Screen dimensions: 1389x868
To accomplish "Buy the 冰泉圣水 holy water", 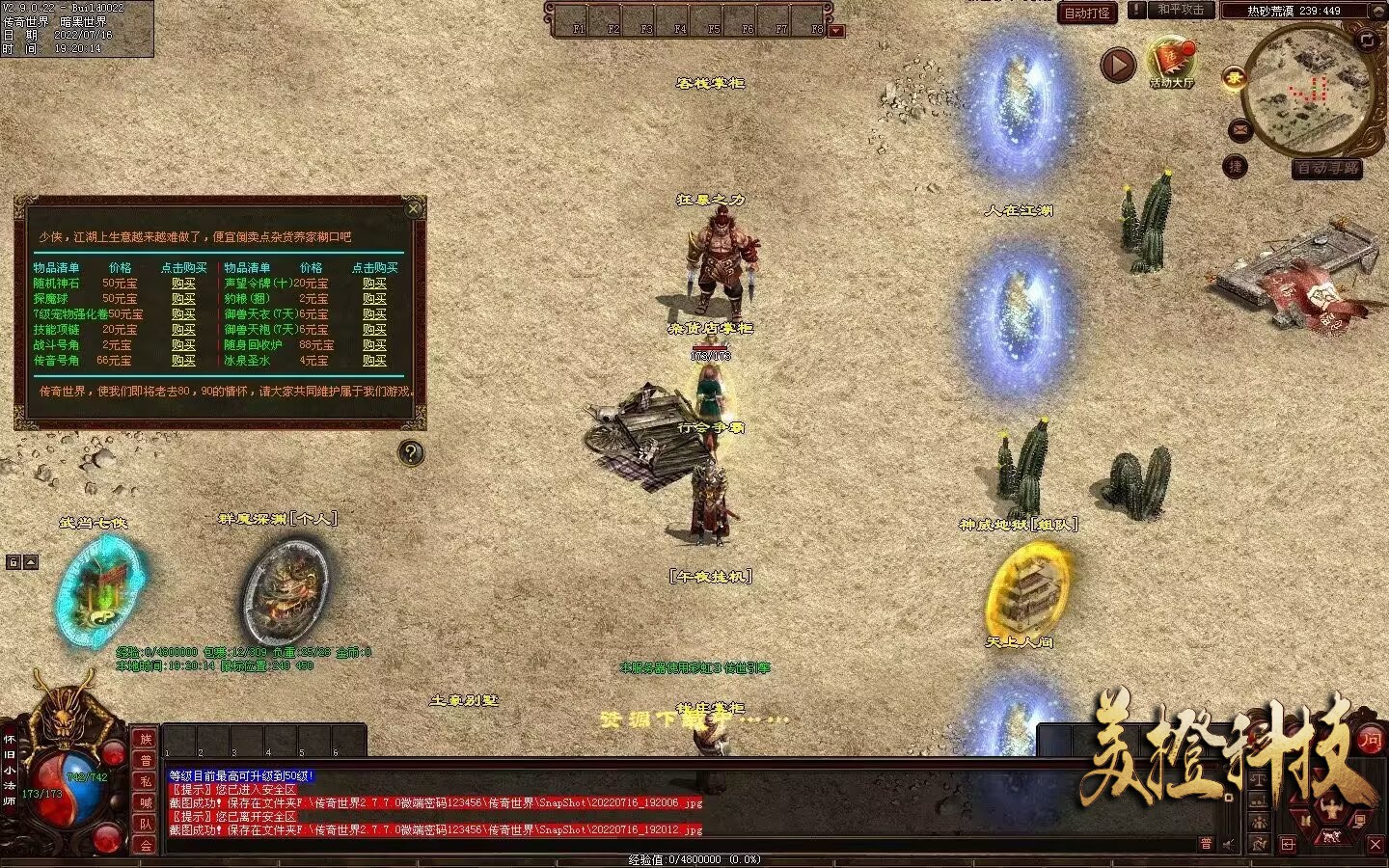I will (x=374, y=361).
